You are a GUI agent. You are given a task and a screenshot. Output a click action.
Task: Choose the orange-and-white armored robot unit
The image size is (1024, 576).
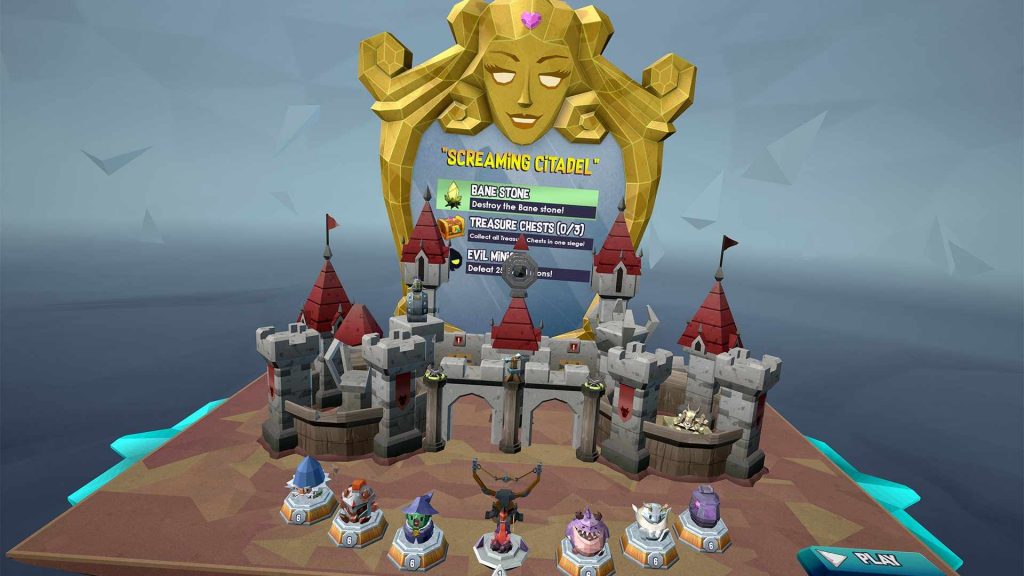[357, 506]
